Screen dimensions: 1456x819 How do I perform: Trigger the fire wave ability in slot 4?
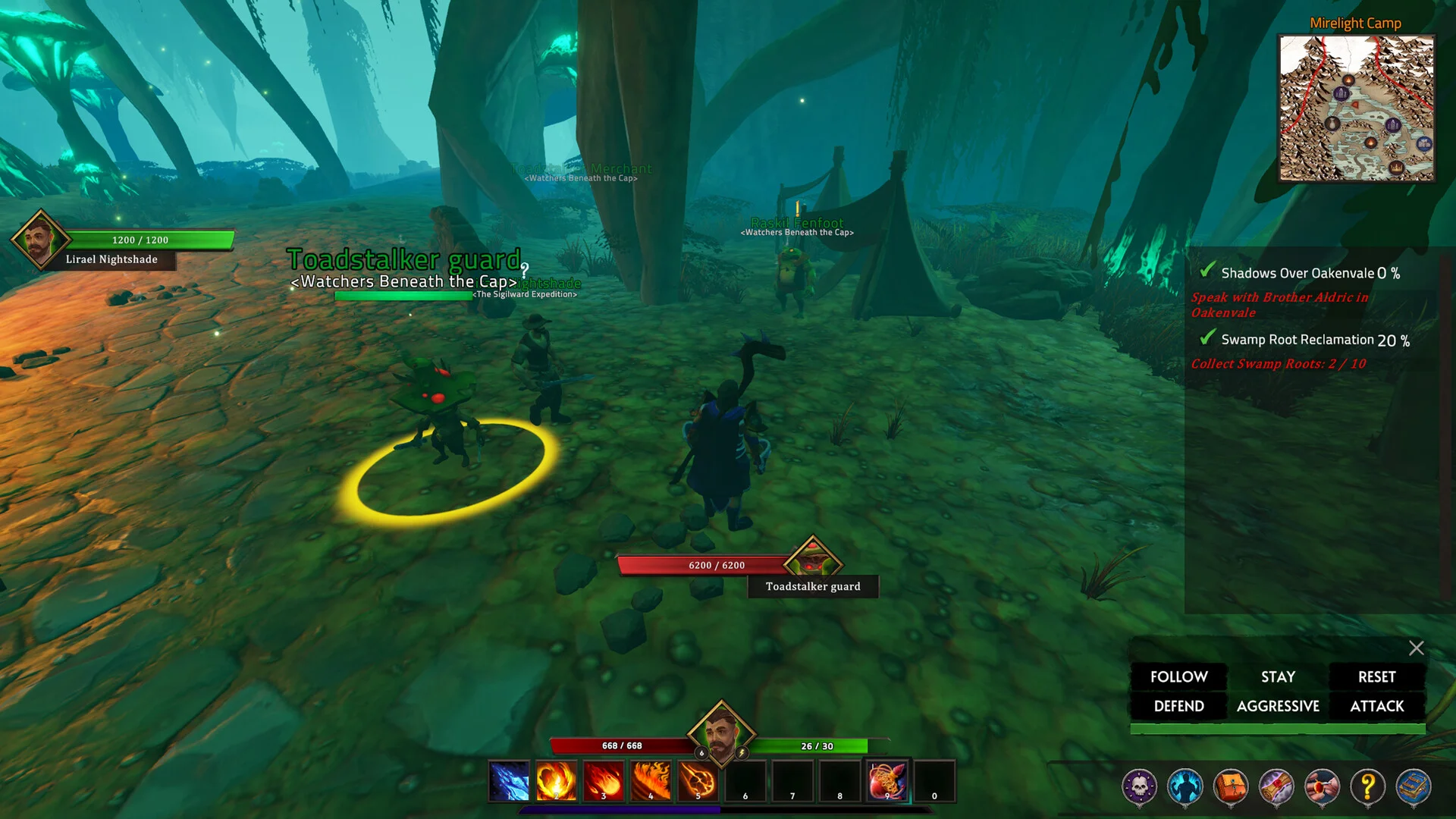(651, 781)
